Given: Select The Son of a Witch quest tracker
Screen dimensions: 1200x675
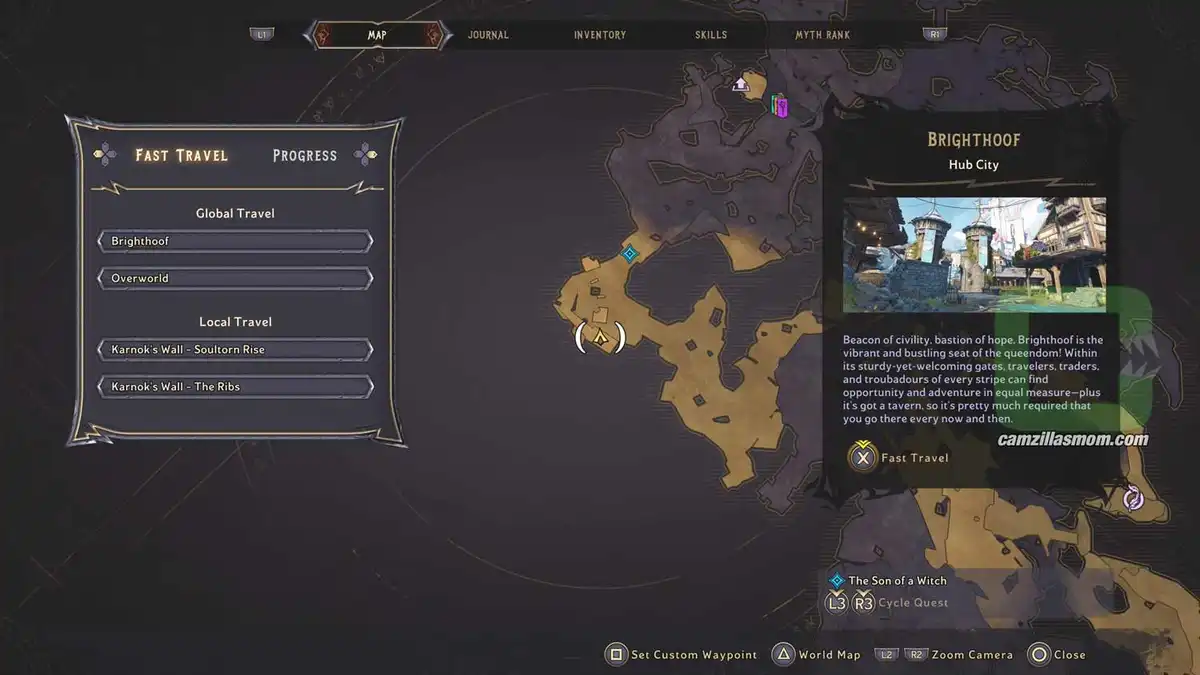Looking at the screenshot, I should [896, 580].
